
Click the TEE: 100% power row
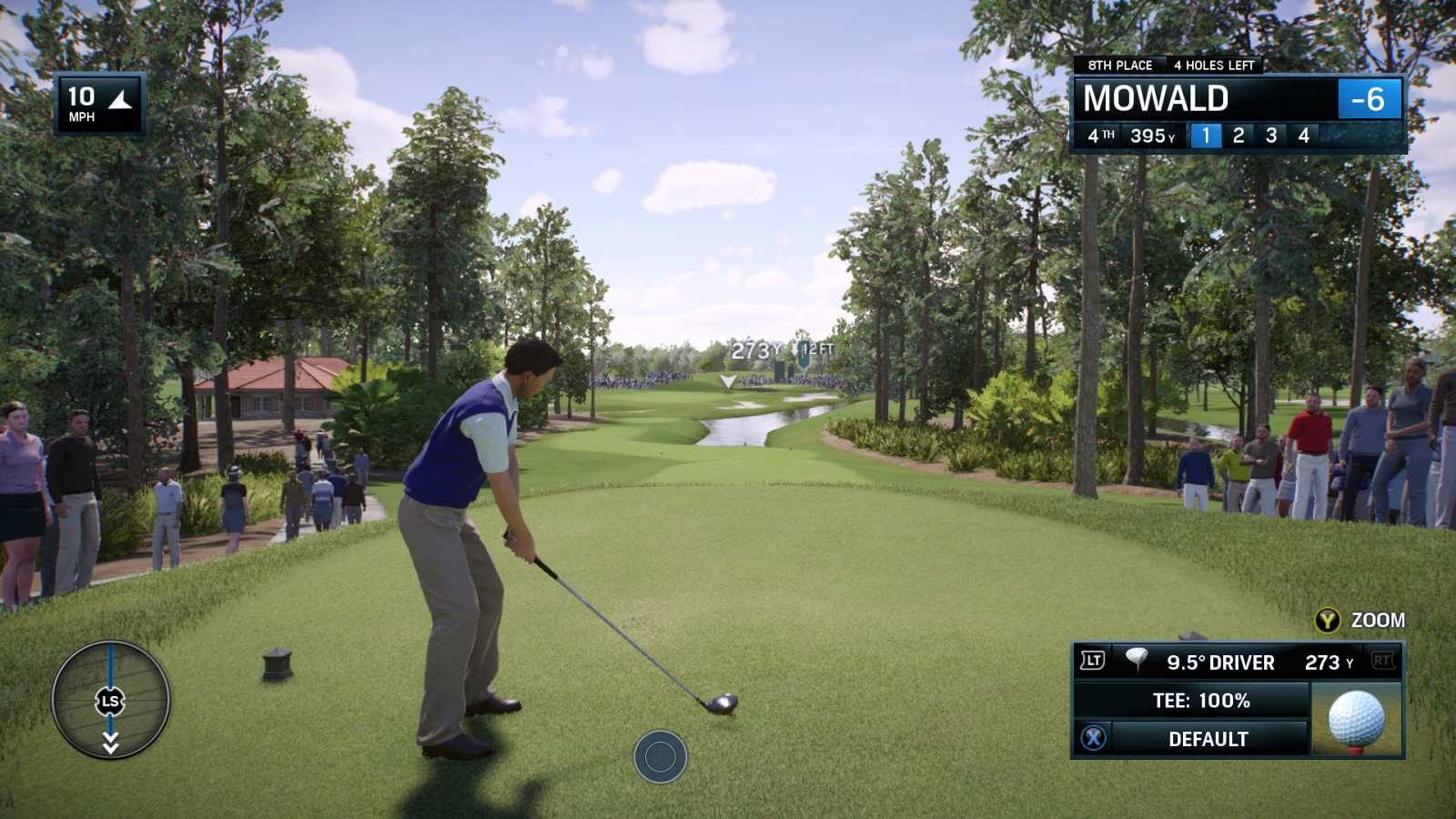(x=1200, y=701)
